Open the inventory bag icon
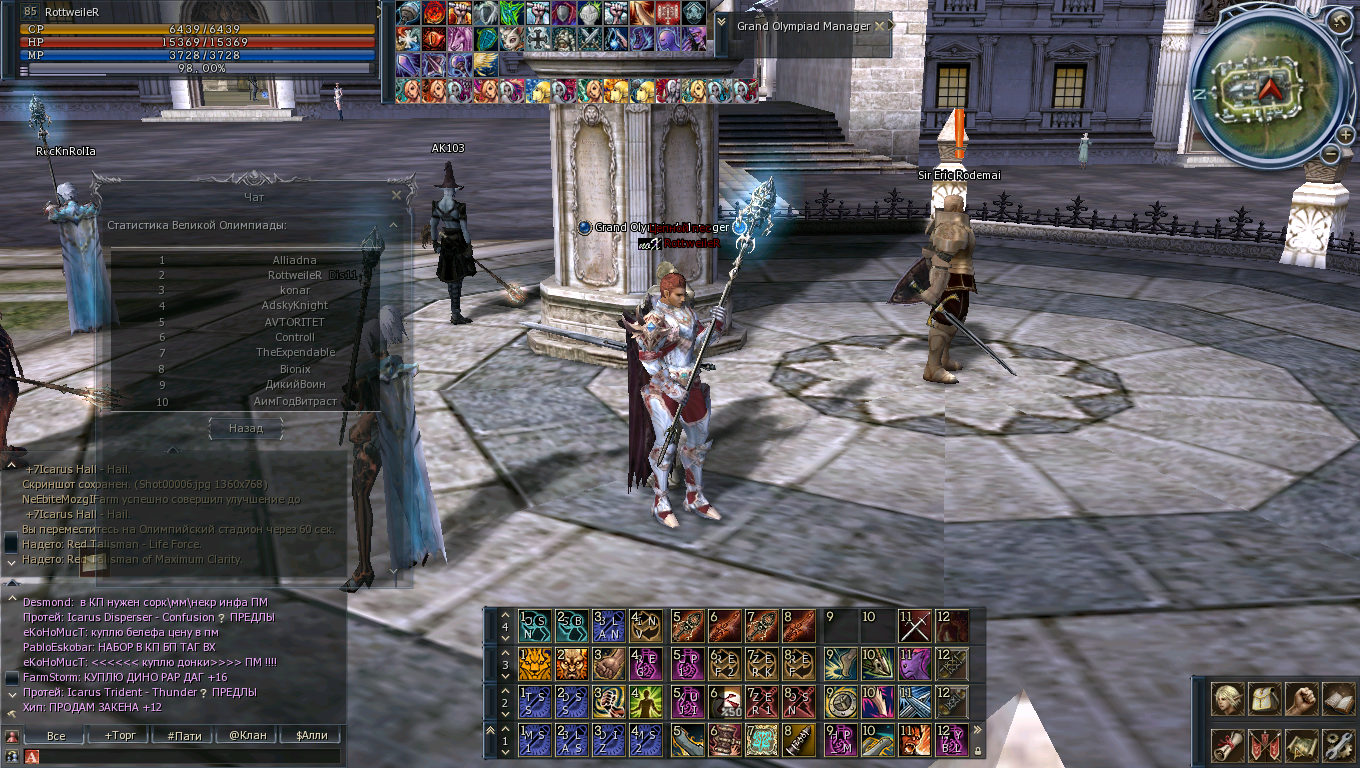The height and width of the screenshot is (768, 1360). (x=1263, y=699)
